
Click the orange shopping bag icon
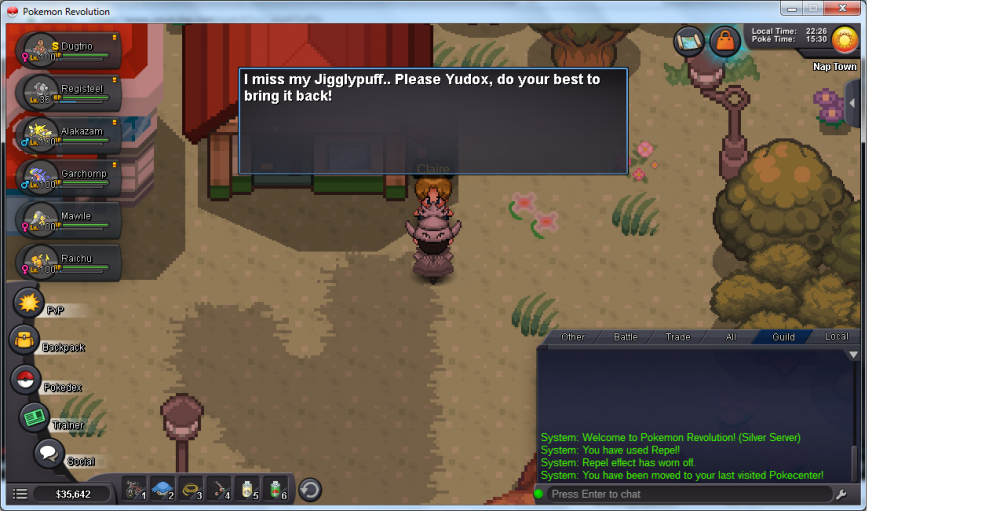[x=722, y=40]
